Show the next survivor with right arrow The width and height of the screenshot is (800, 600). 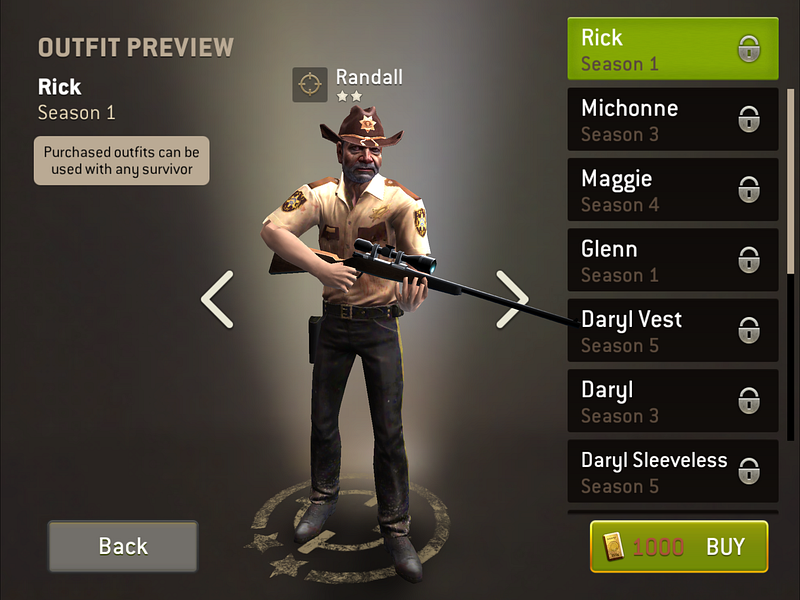point(512,299)
